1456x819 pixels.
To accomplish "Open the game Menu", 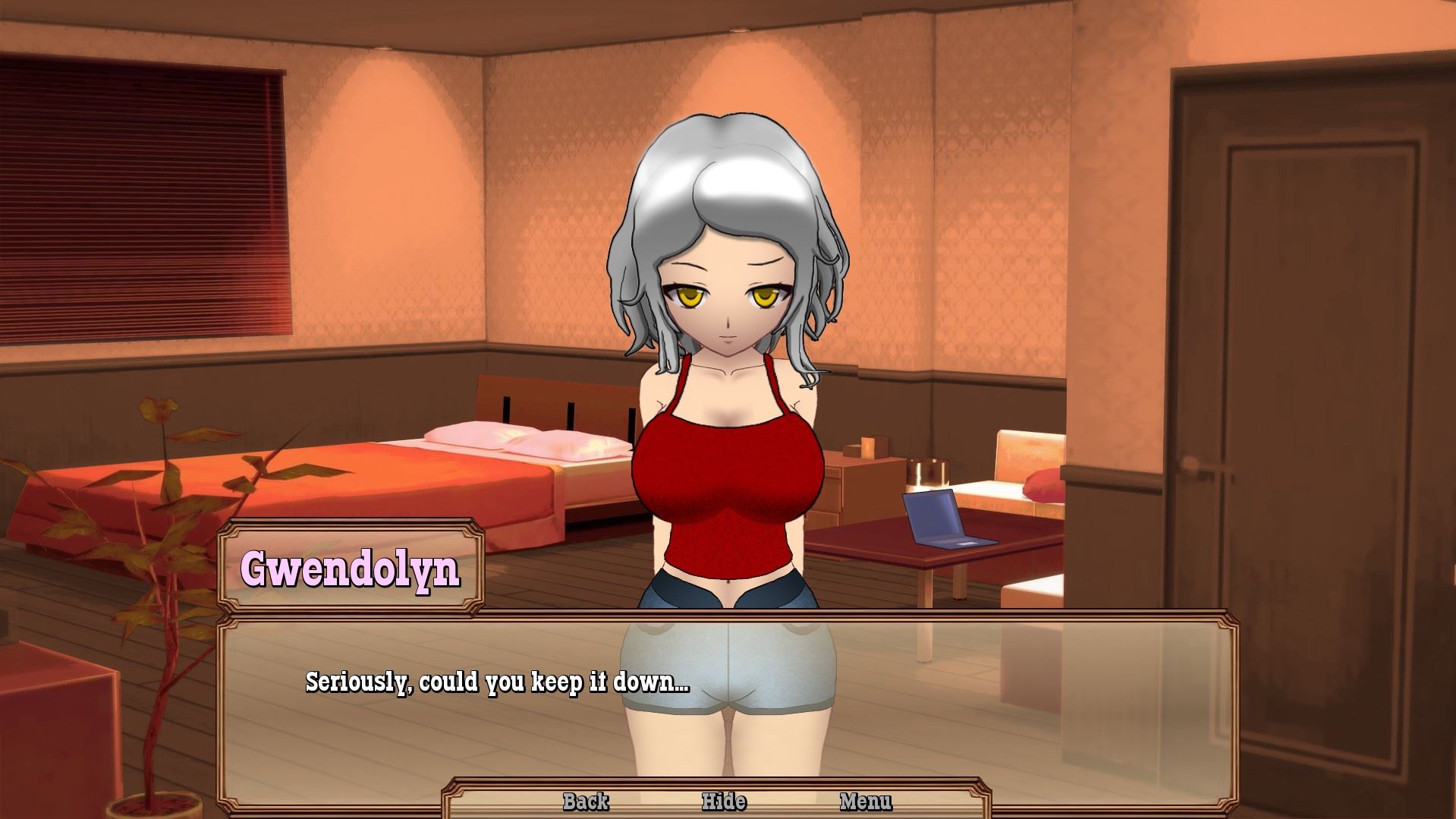I will click(866, 802).
